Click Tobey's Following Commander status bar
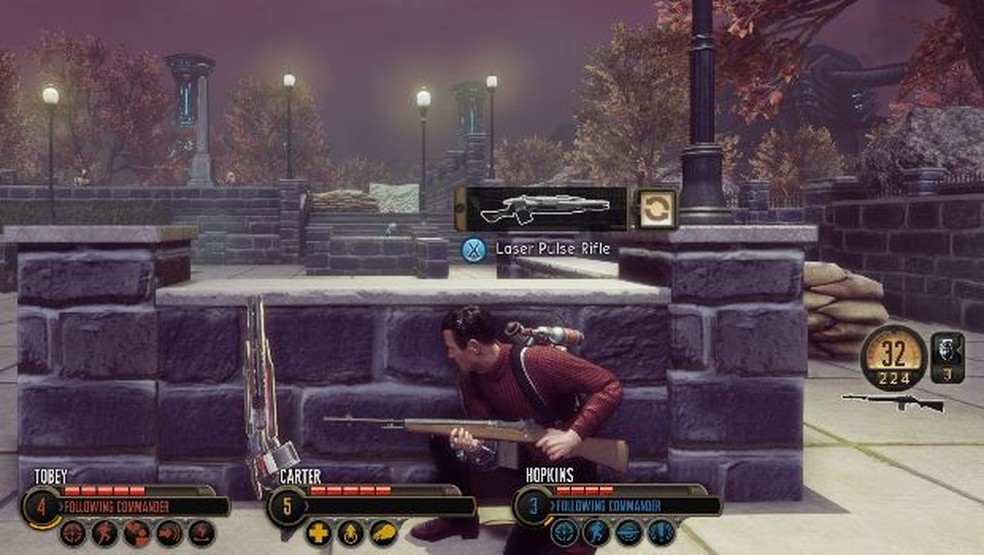984x555 pixels. tap(140, 506)
